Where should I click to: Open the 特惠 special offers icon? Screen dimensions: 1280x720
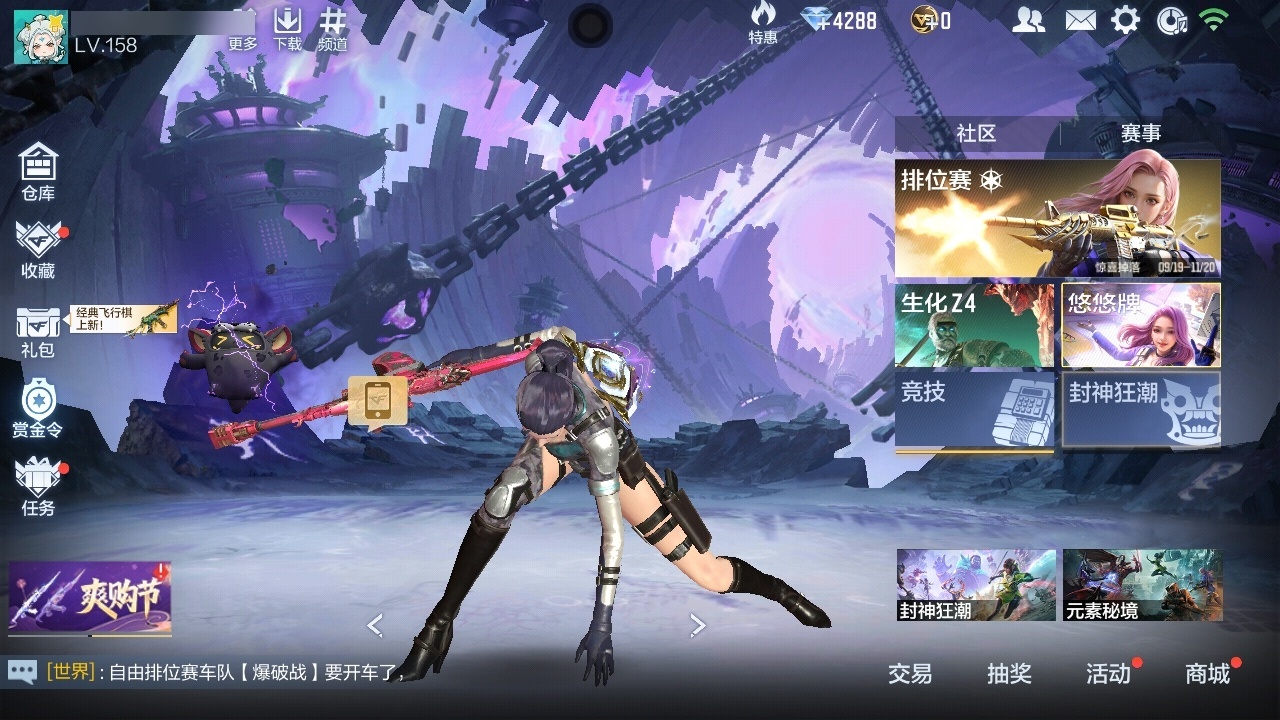pos(763,22)
